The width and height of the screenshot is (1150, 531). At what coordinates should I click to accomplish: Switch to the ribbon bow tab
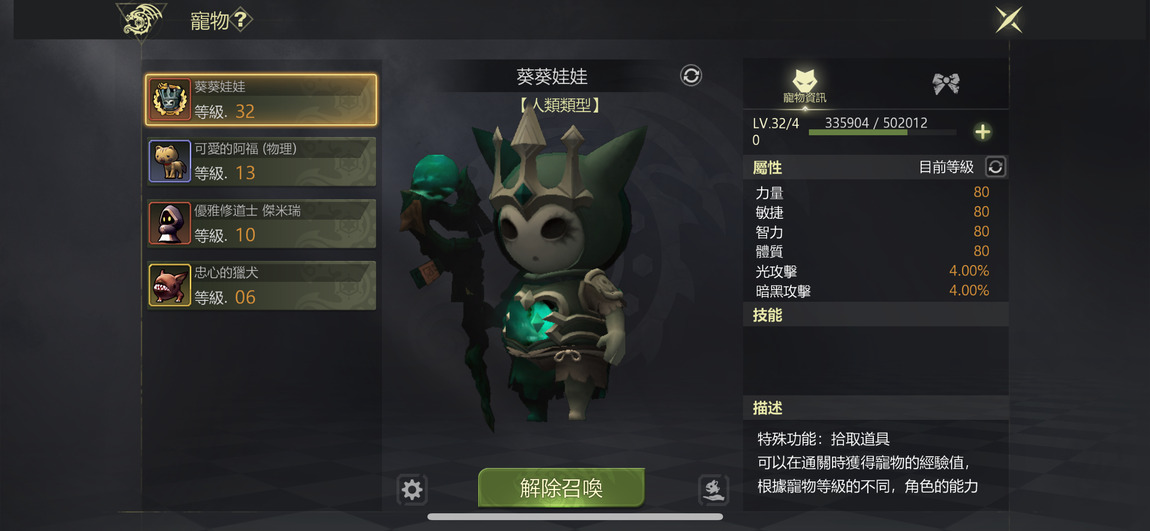[x=946, y=84]
